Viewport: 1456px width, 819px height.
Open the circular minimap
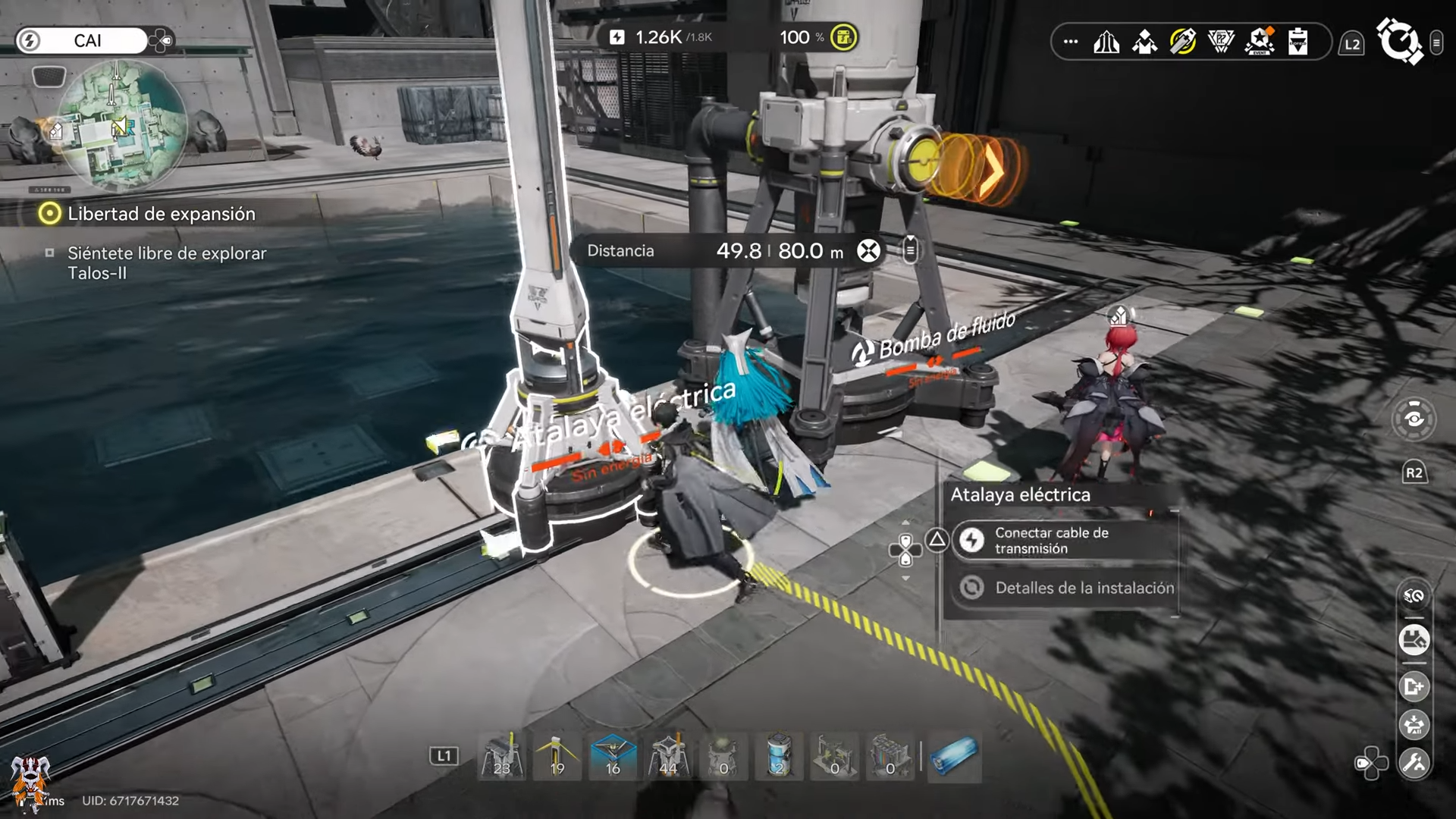tap(121, 125)
